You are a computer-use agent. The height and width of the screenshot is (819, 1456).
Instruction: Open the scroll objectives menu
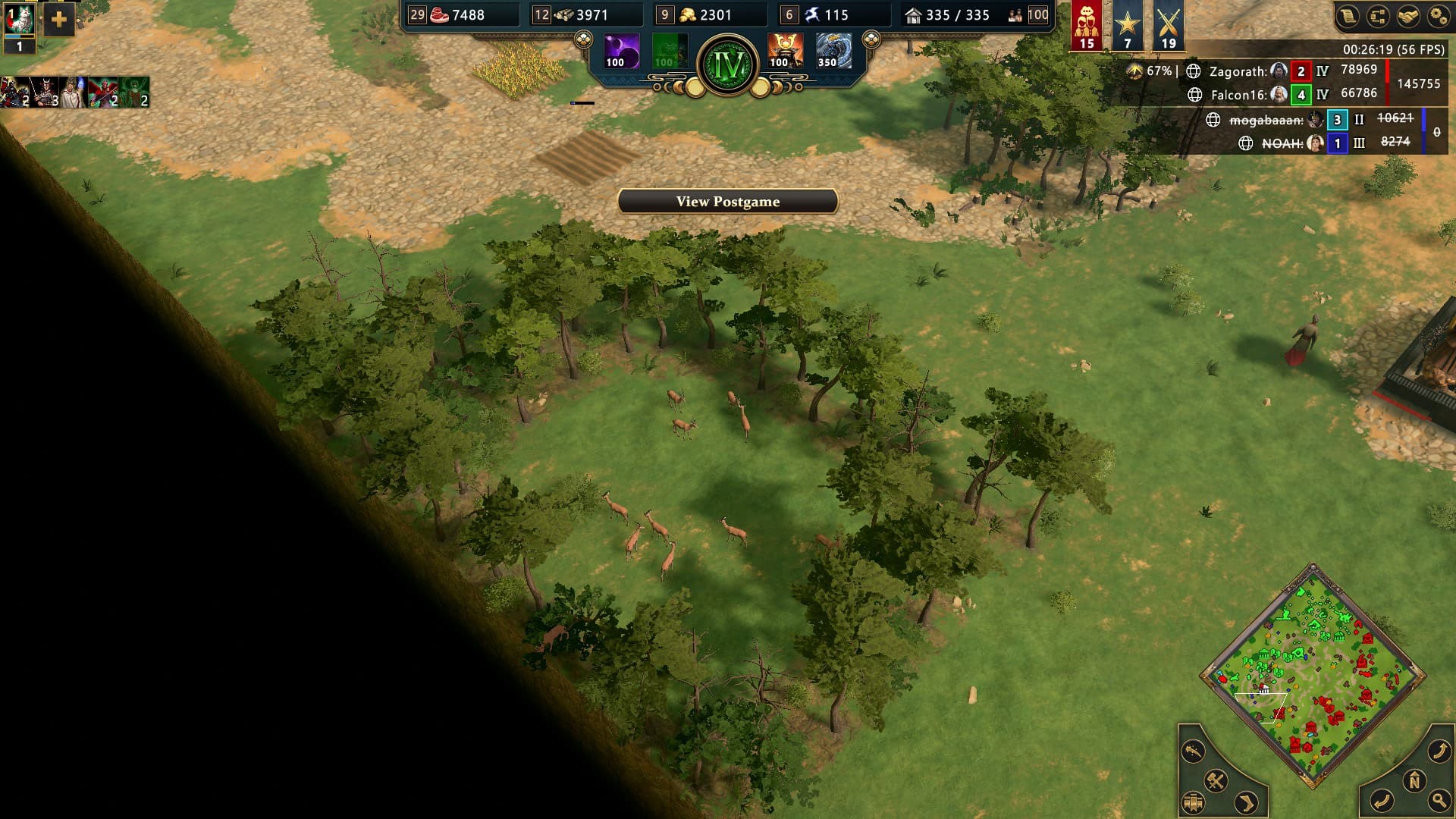click(1348, 17)
